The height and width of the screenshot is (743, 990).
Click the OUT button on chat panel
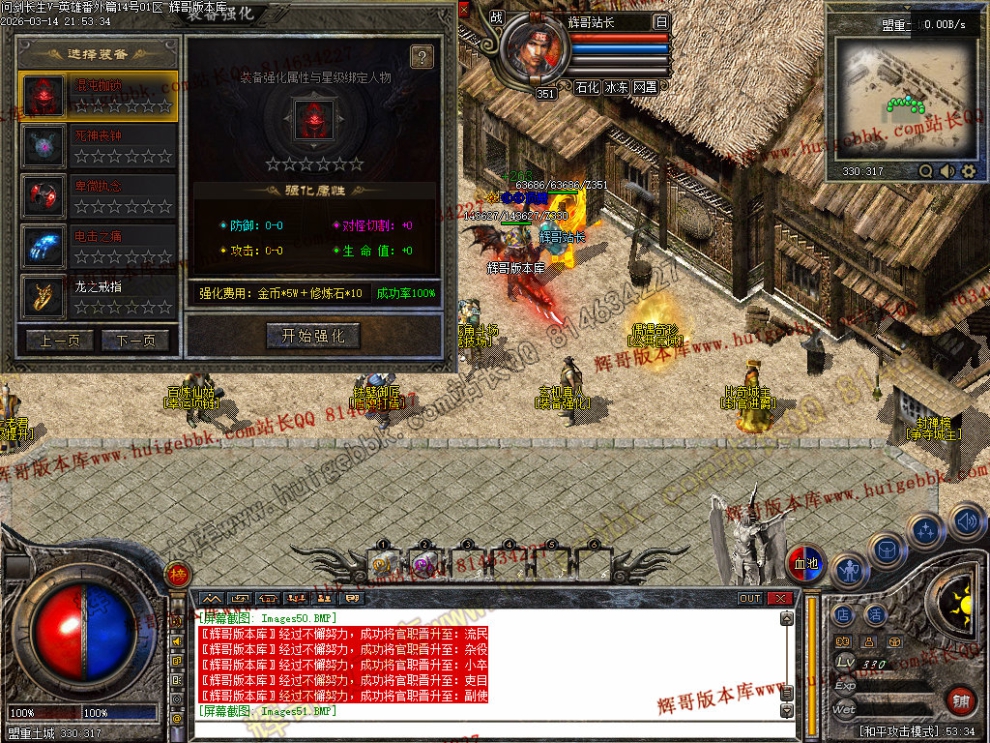click(750, 598)
